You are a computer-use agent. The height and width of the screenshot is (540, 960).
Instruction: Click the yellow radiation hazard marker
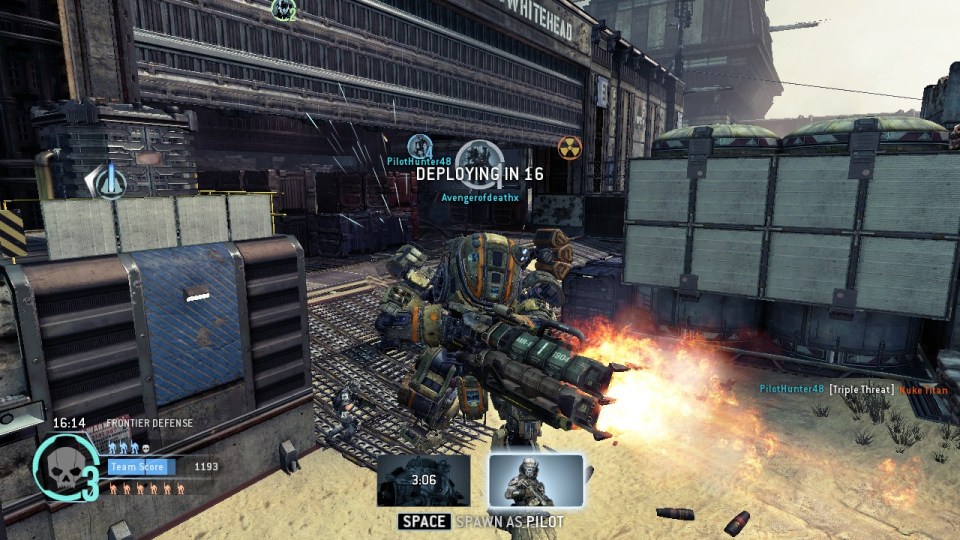point(569,147)
